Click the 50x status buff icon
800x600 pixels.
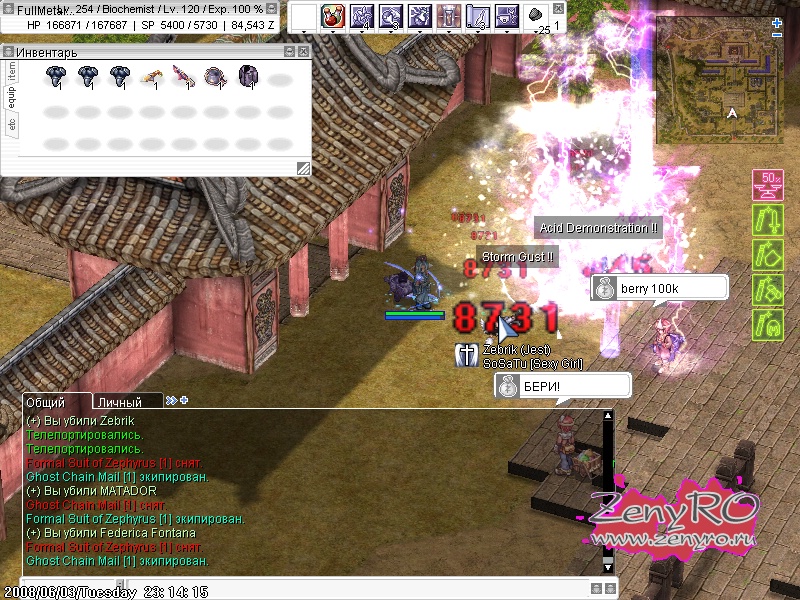pos(766,184)
